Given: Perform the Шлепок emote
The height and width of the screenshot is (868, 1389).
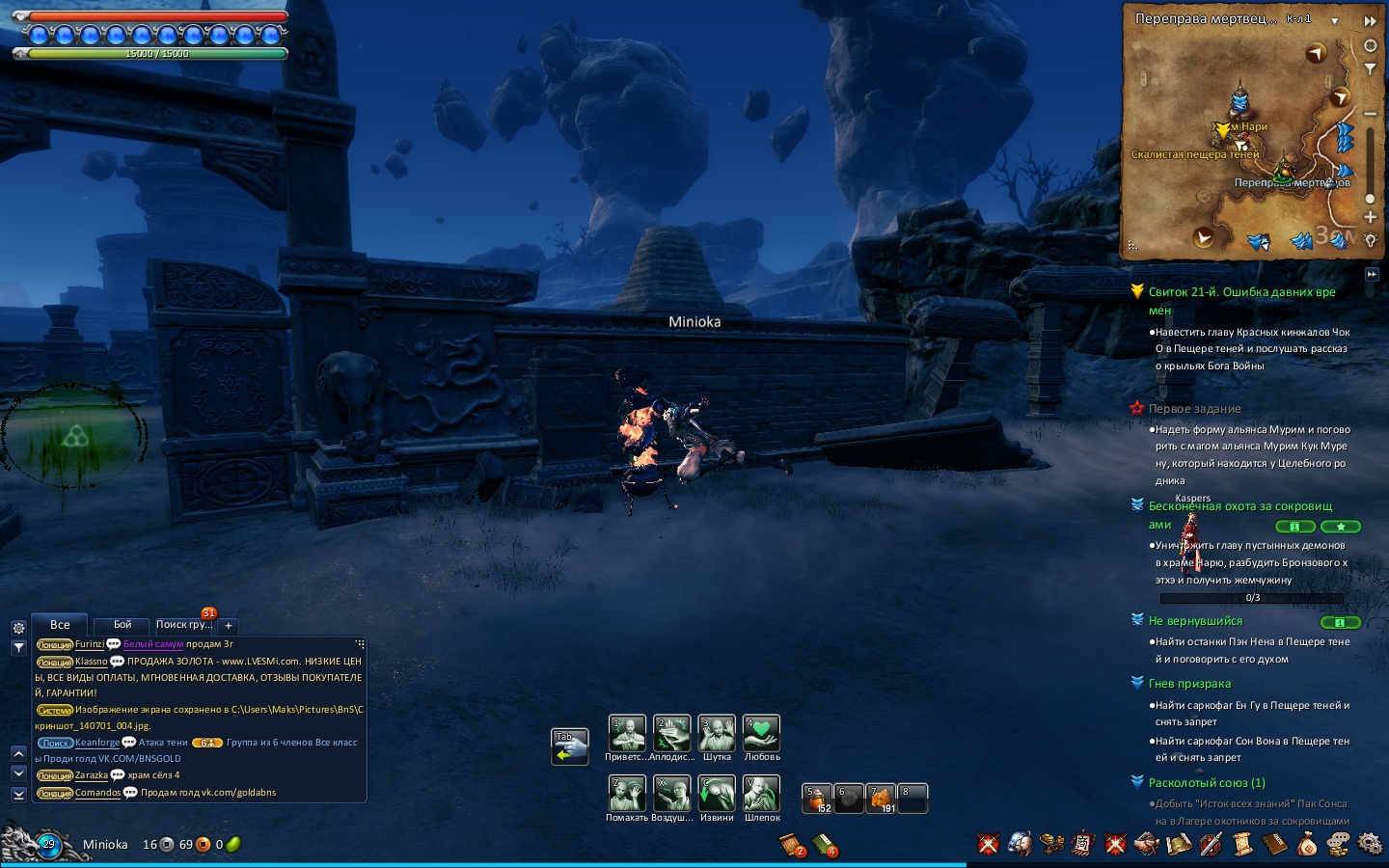Looking at the screenshot, I should pos(761,795).
